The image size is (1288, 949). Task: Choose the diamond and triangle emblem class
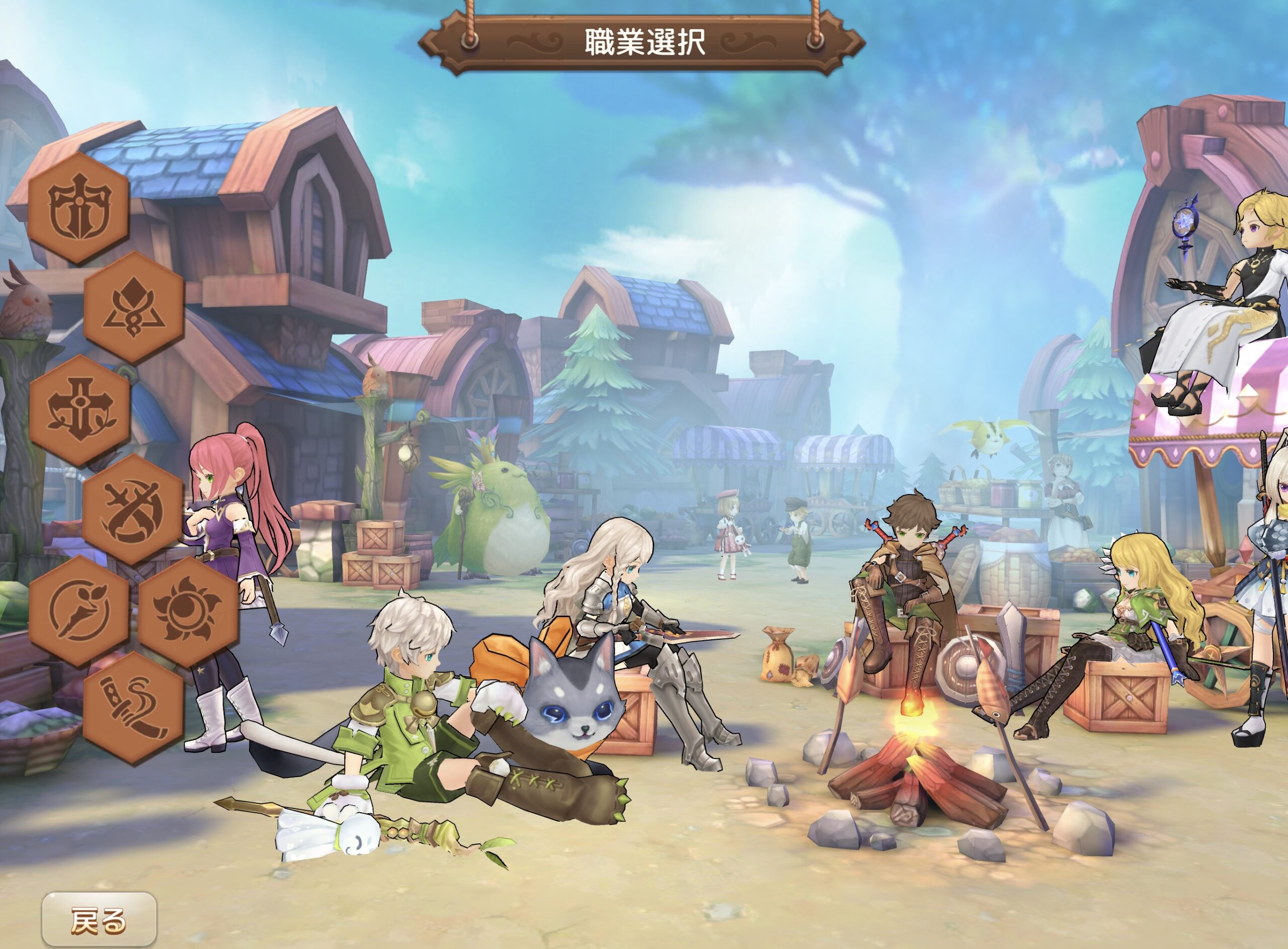(133, 307)
